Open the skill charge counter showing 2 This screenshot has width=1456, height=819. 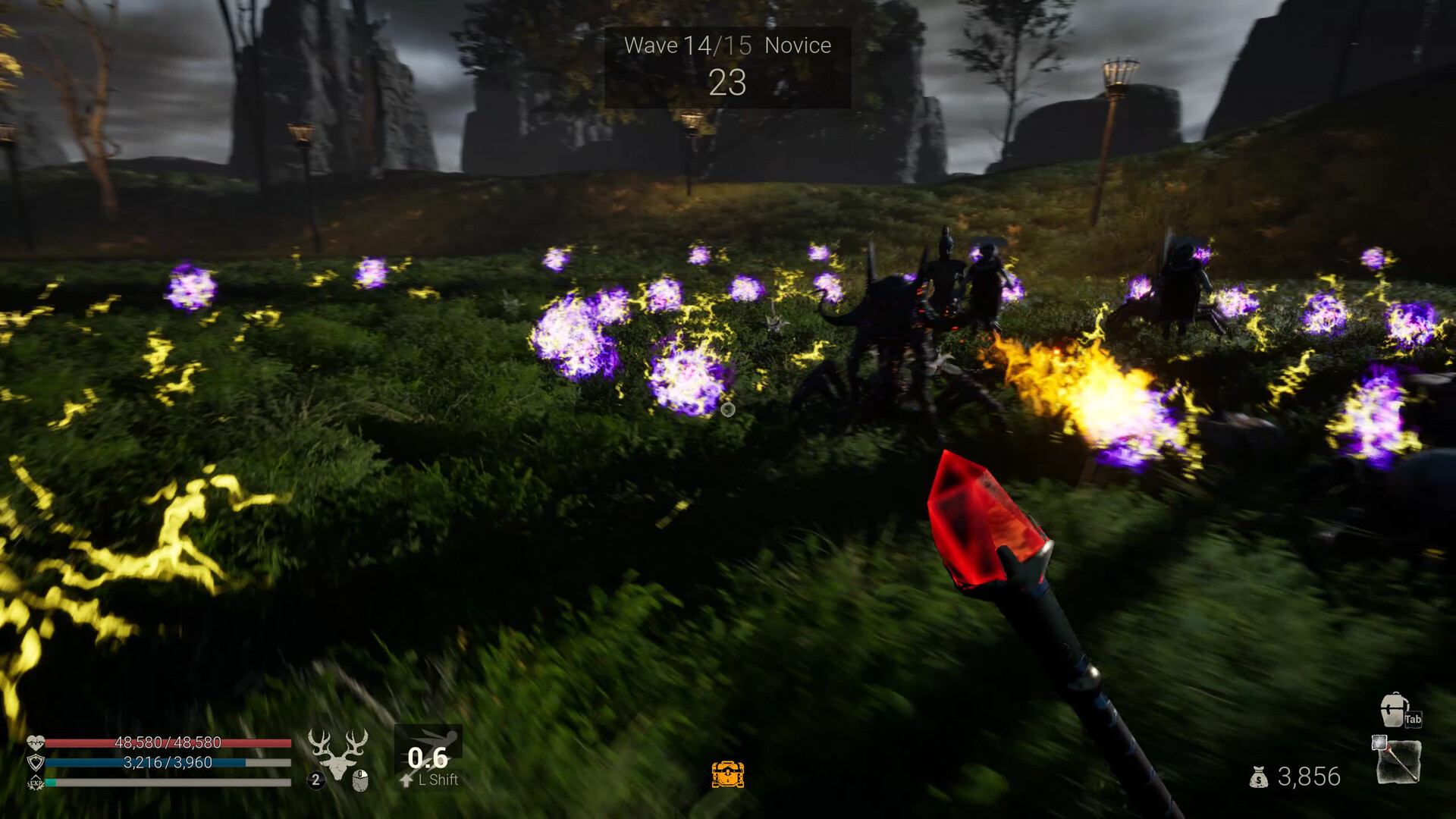coord(315,780)
